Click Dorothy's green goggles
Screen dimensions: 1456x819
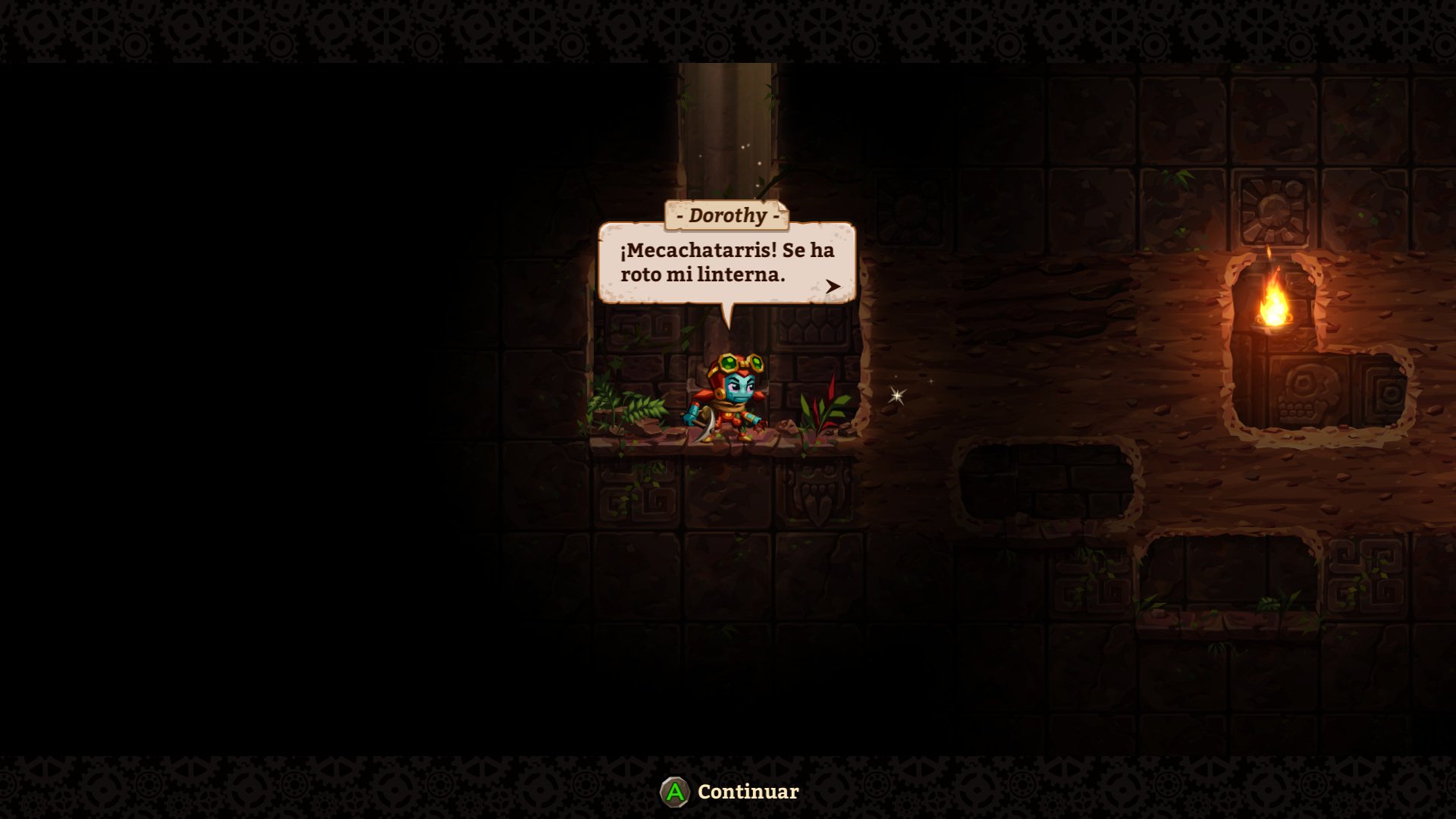[x=742, y=362]
